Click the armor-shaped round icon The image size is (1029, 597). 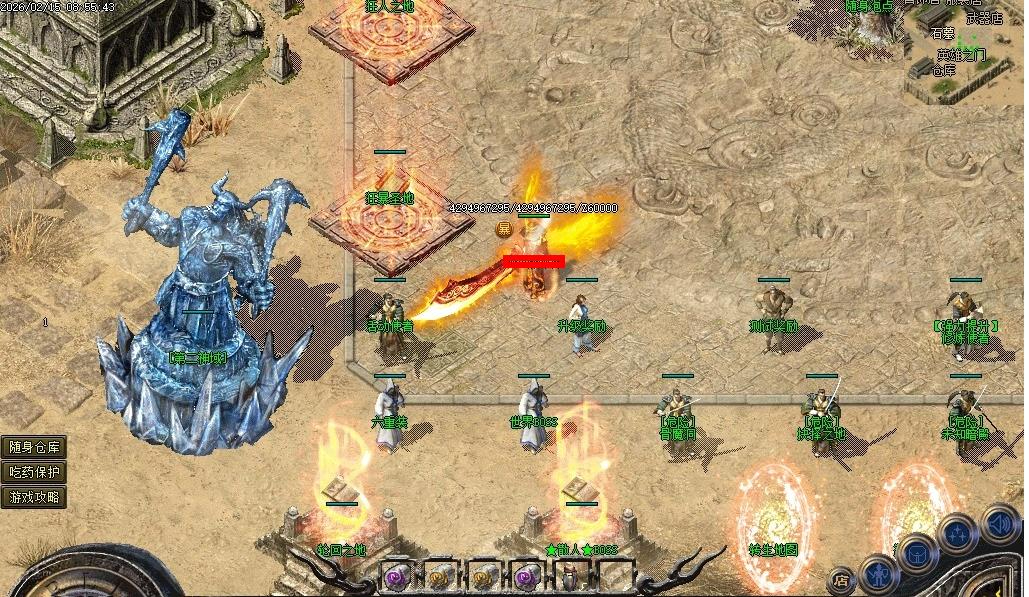[915, 555]
